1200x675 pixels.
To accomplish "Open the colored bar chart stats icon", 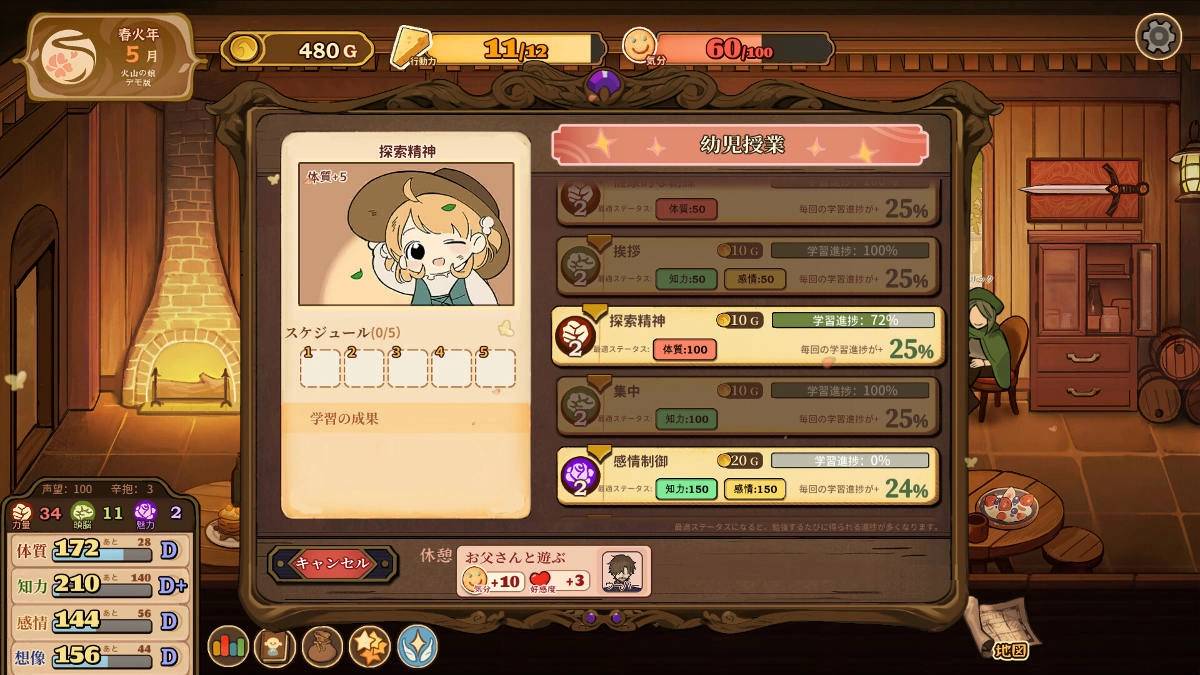I will pyautogui.click(x=228, y=646).
